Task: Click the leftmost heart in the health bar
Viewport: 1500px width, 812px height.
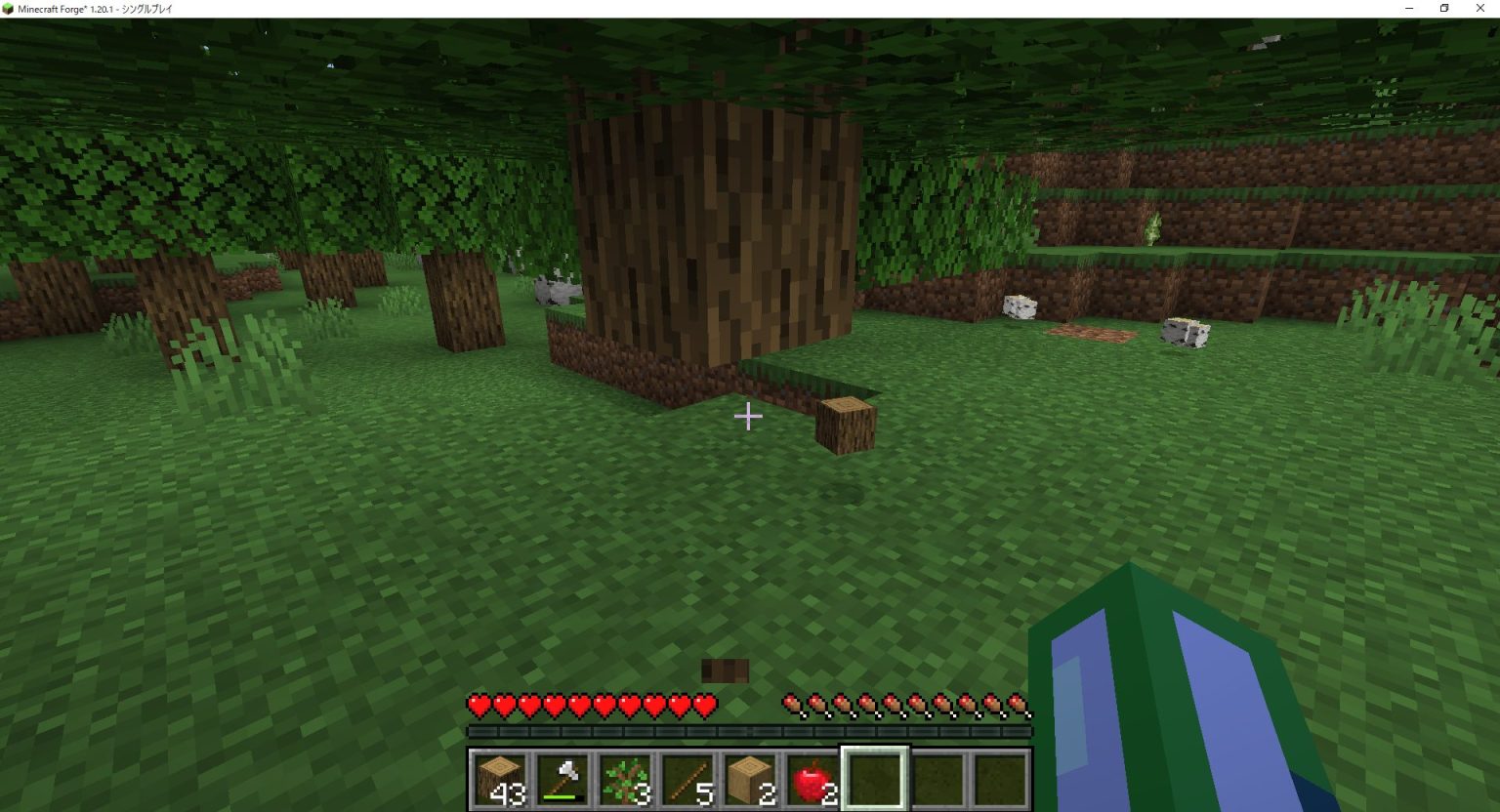Action: 476,704
